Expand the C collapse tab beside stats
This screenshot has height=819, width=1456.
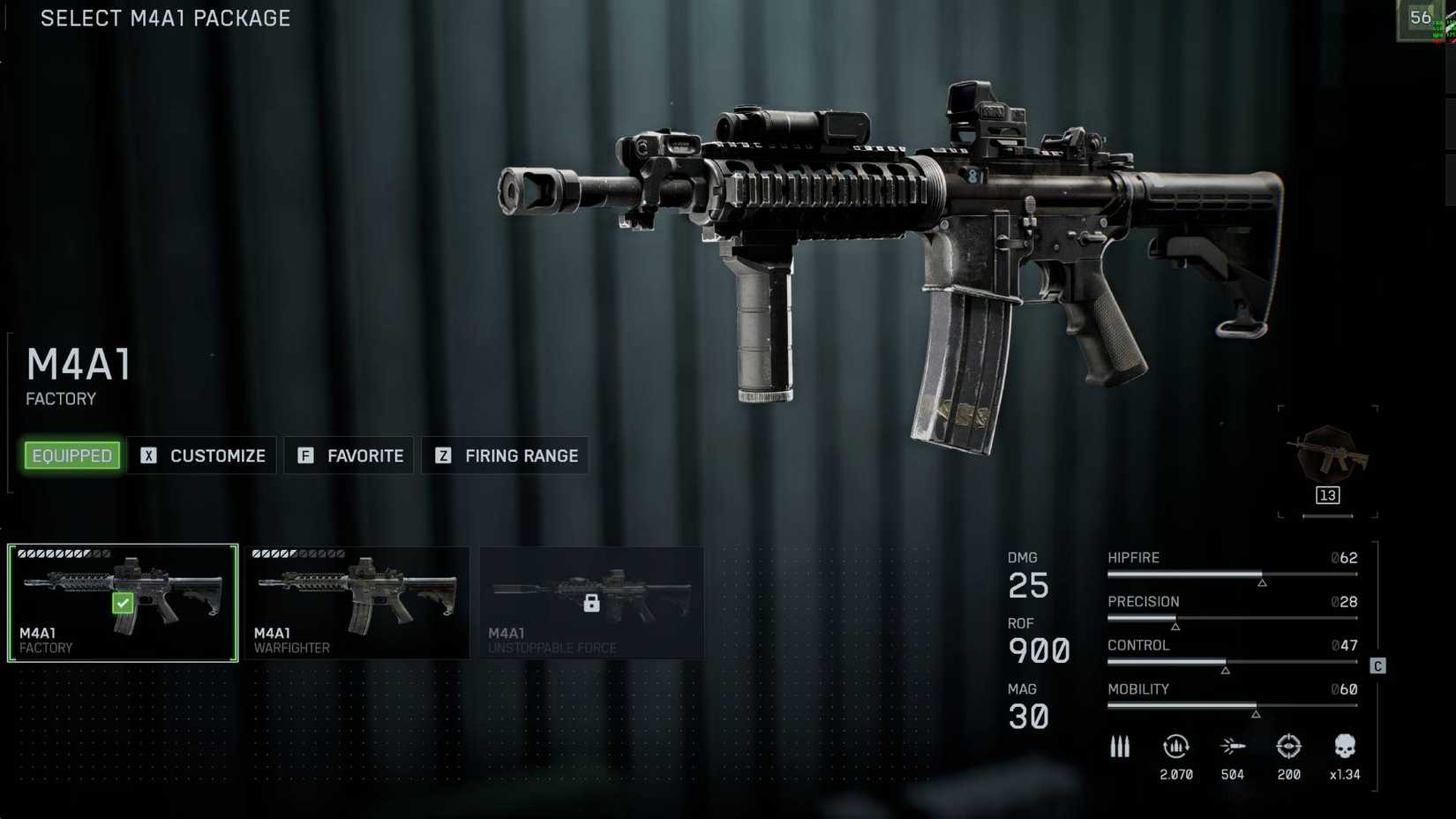[x=1377, y=666]
